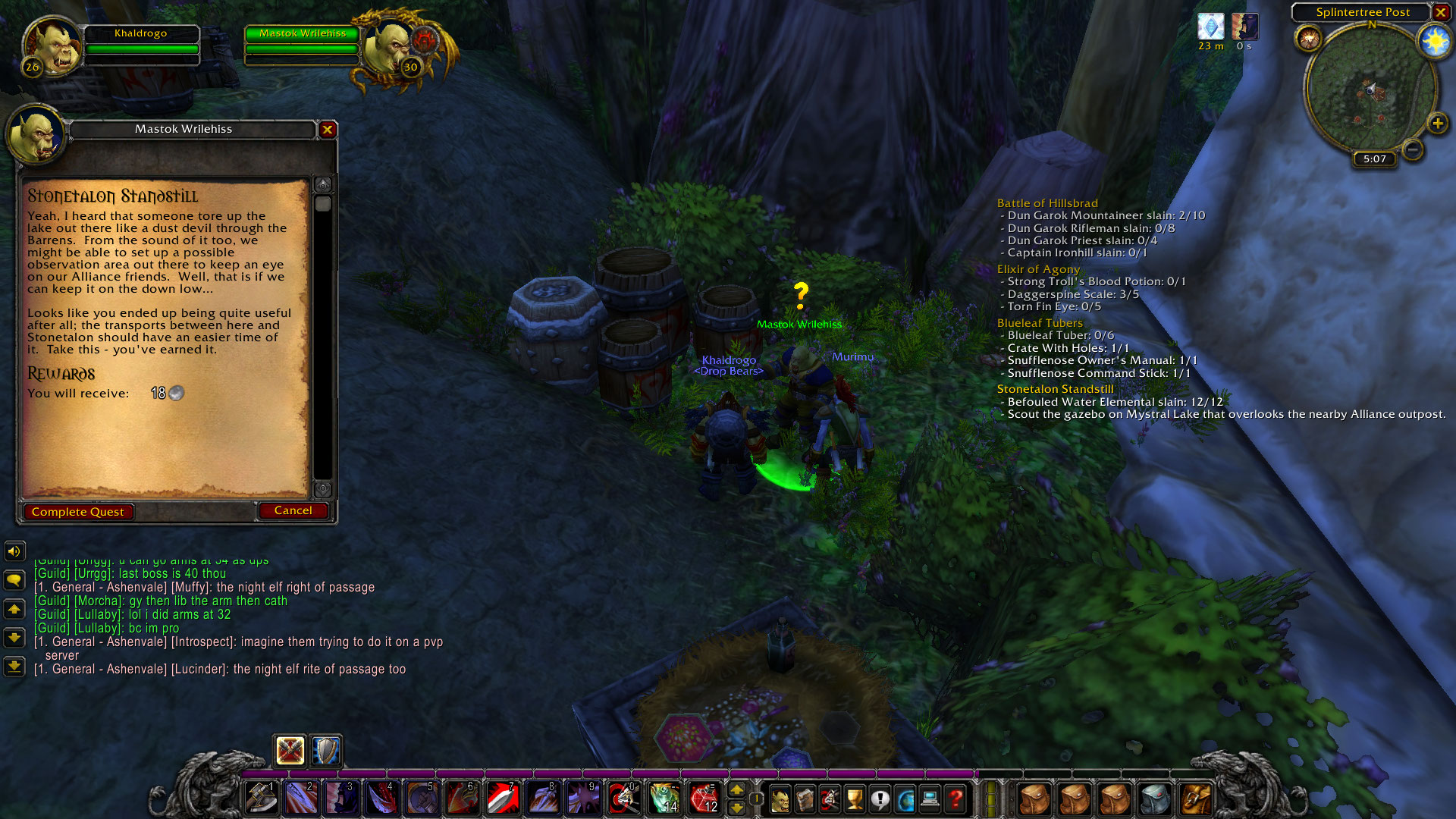Zoom out the minimap with minus button
This screenshot has width=1456, height=819.
(x=1412, y=149)
